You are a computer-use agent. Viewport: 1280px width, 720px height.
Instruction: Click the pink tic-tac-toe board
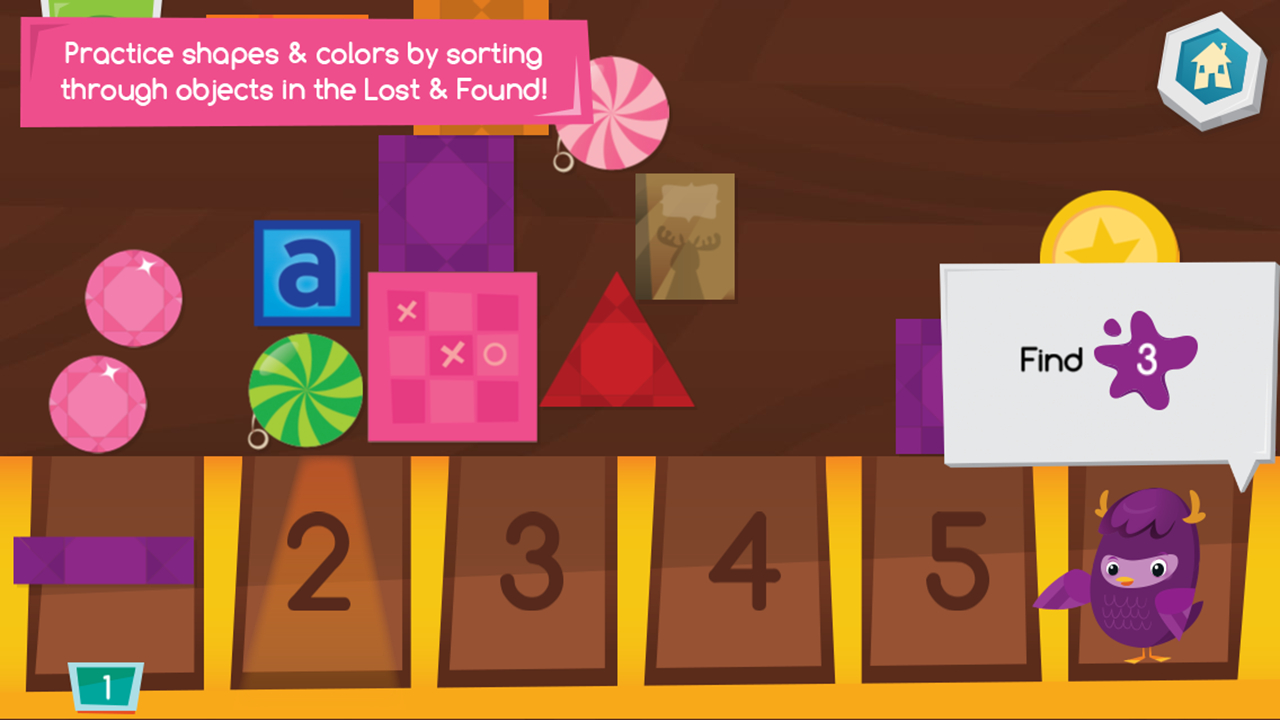click(x=452, y=357)
